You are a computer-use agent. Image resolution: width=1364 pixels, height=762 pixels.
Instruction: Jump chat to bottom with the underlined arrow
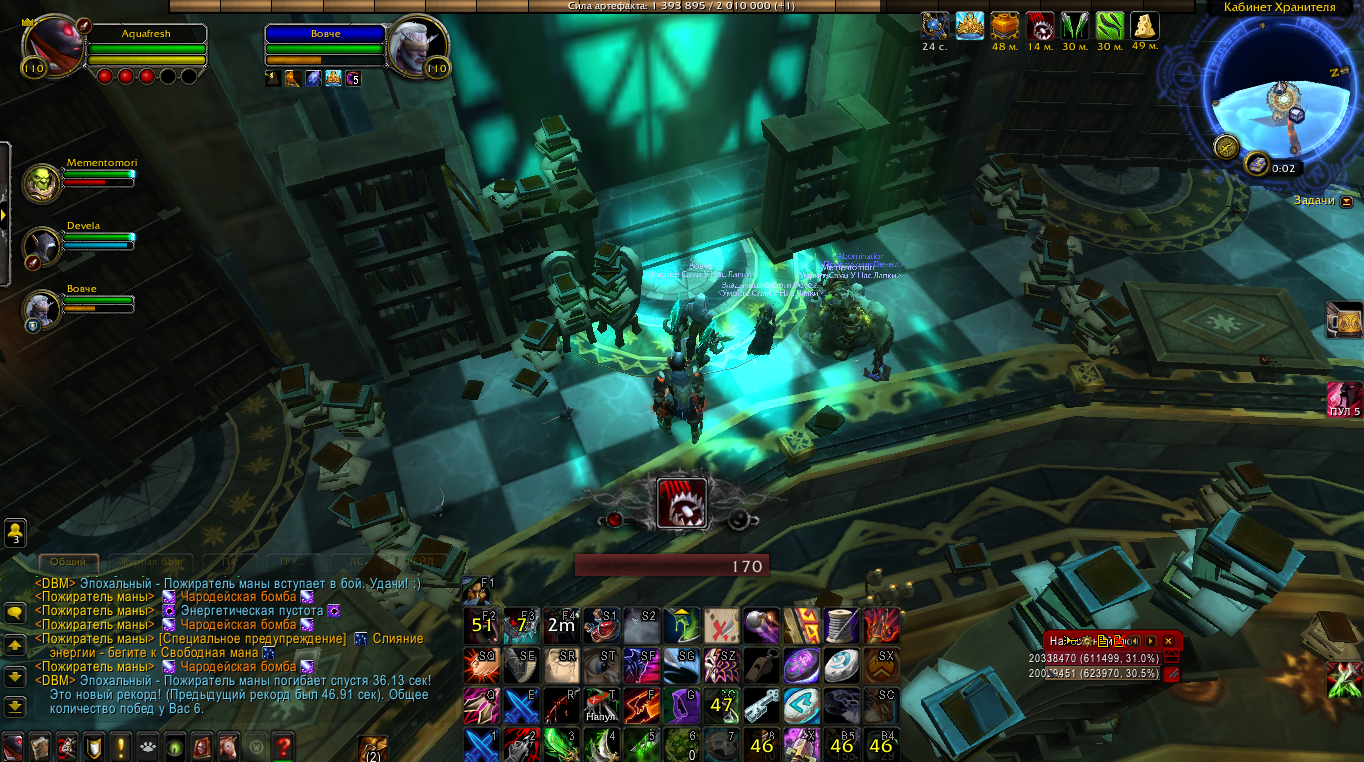pos(15,706)
